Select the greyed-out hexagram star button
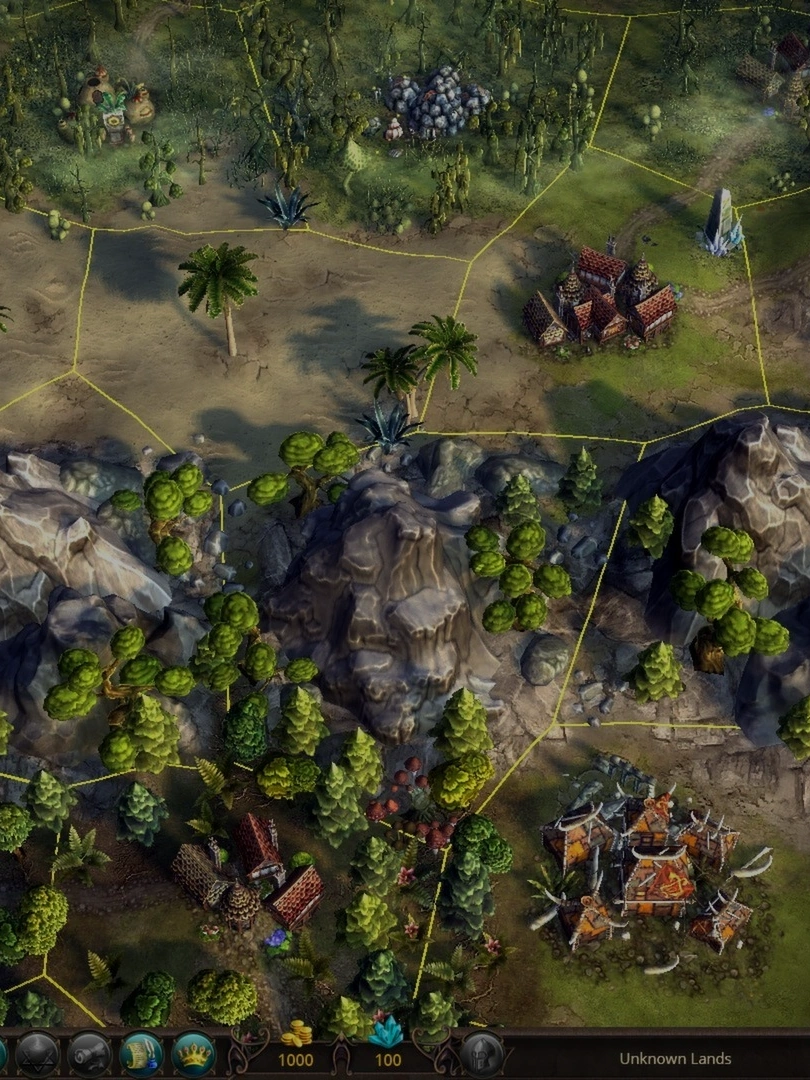 [x=37, y=1055]
